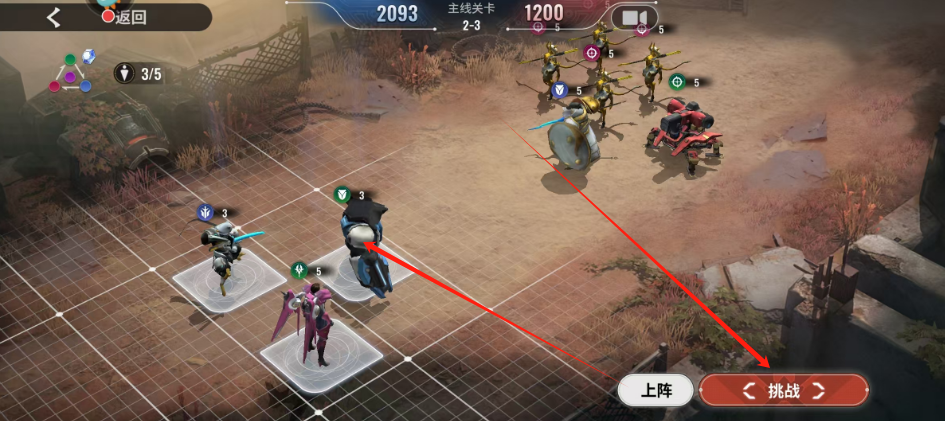Start the battle with the 挑战 button

coord(784,391)
